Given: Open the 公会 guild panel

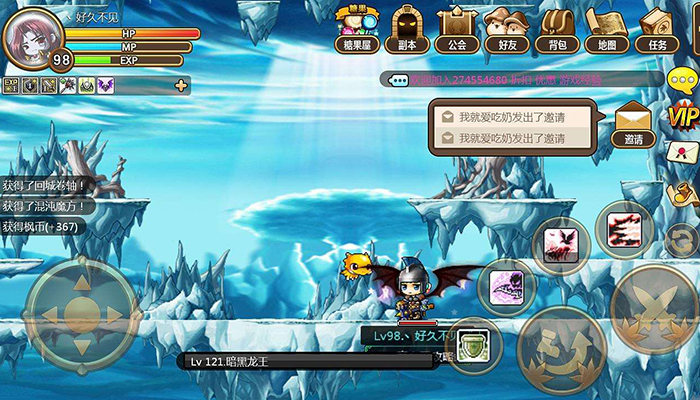Looking at the screenshot, I should pyautogui.click(x=457, y=29).
